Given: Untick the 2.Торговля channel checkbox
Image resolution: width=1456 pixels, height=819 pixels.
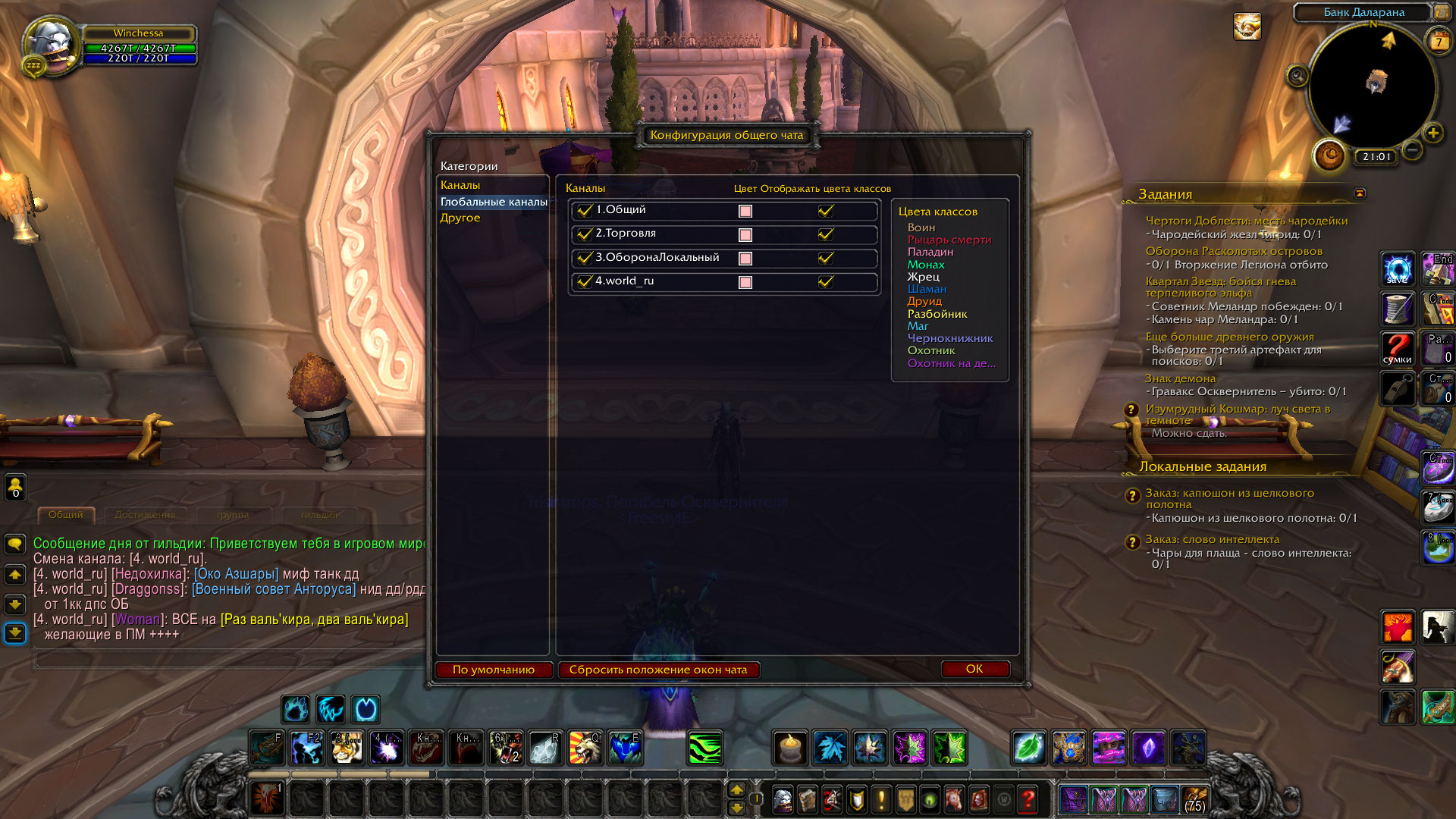Looking at the screenshot, I should (x=584, y=234).
